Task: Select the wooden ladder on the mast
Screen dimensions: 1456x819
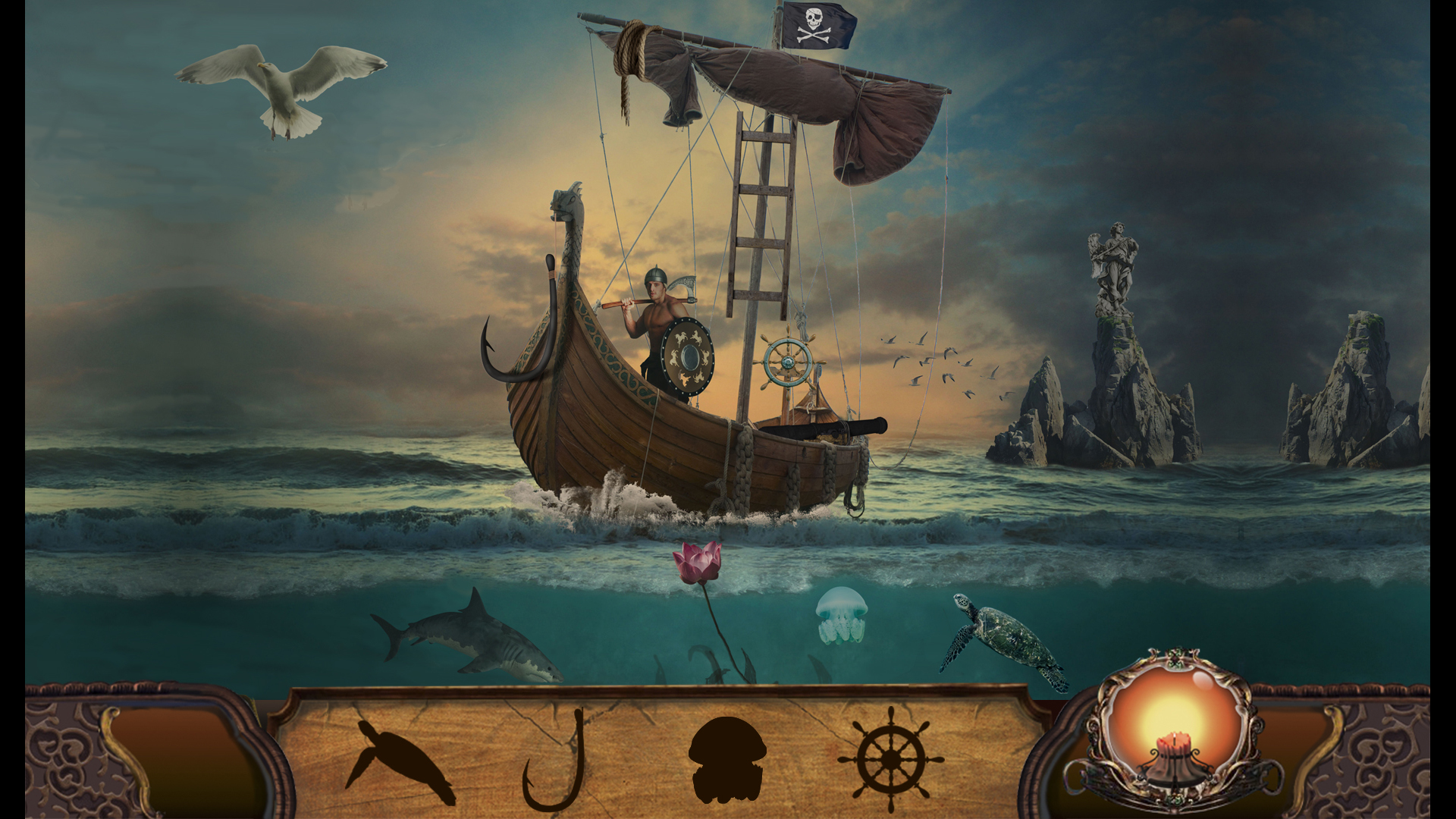Action: coord(758,212)
